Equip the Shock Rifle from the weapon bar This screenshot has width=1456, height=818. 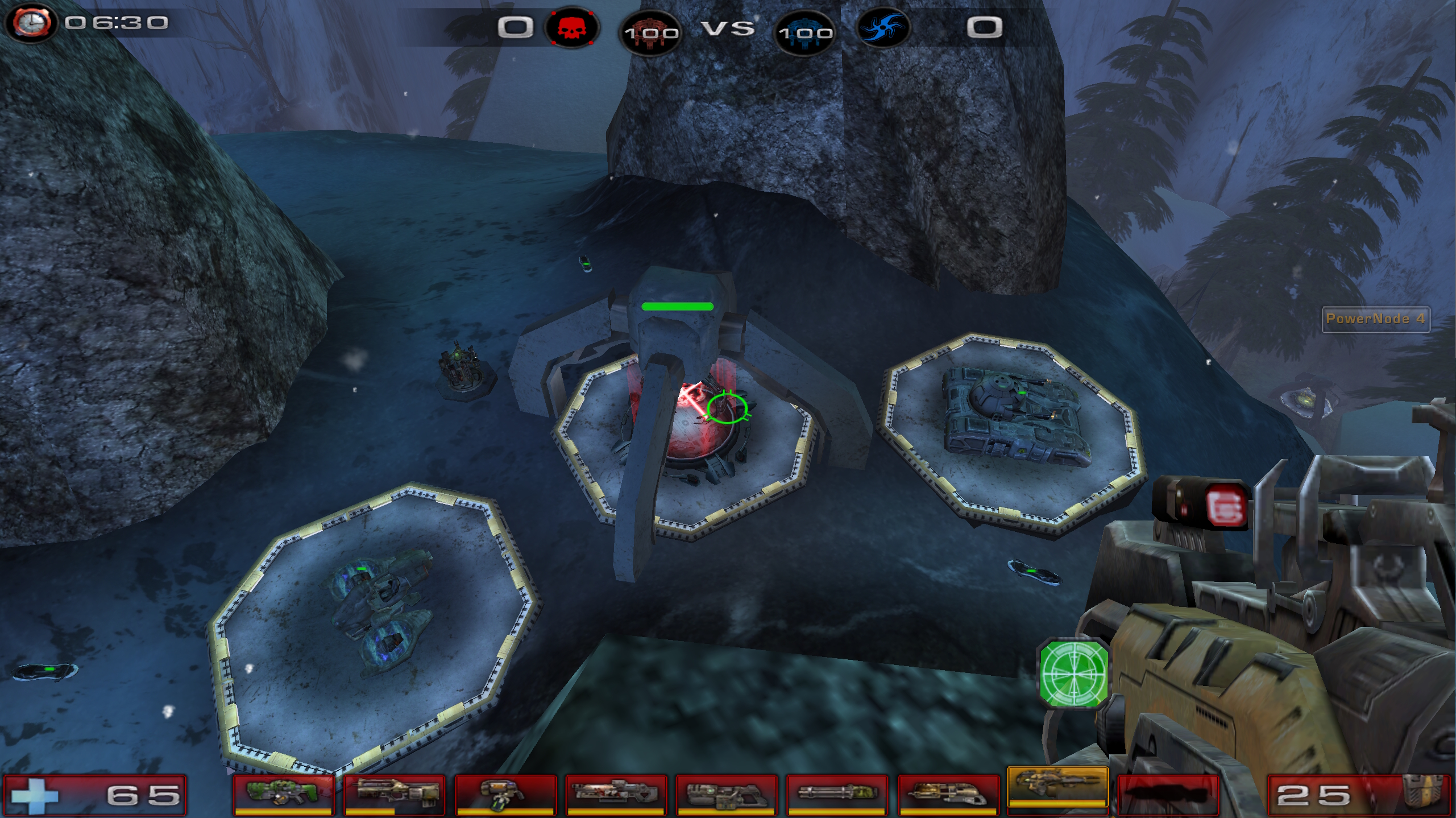(615, 794)
